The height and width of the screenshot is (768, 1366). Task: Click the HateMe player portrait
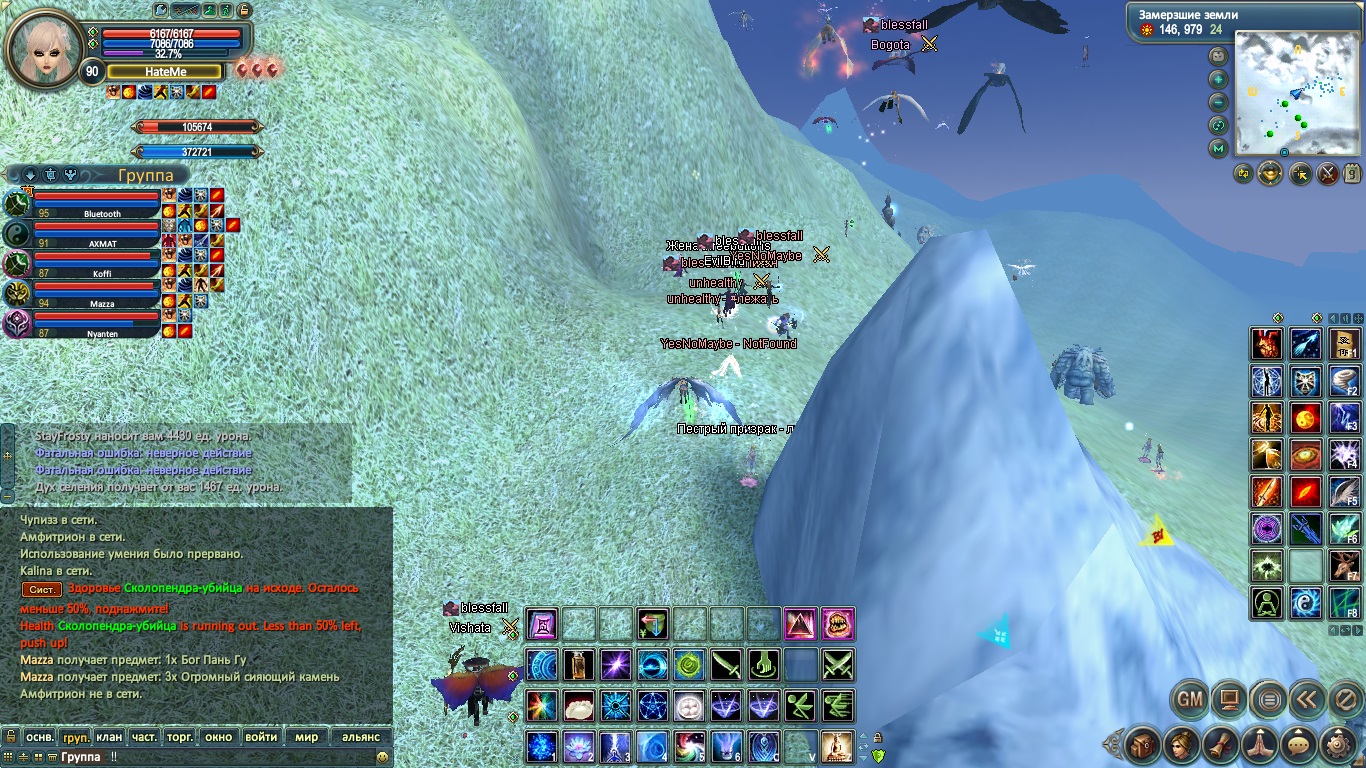pos(44,42)
